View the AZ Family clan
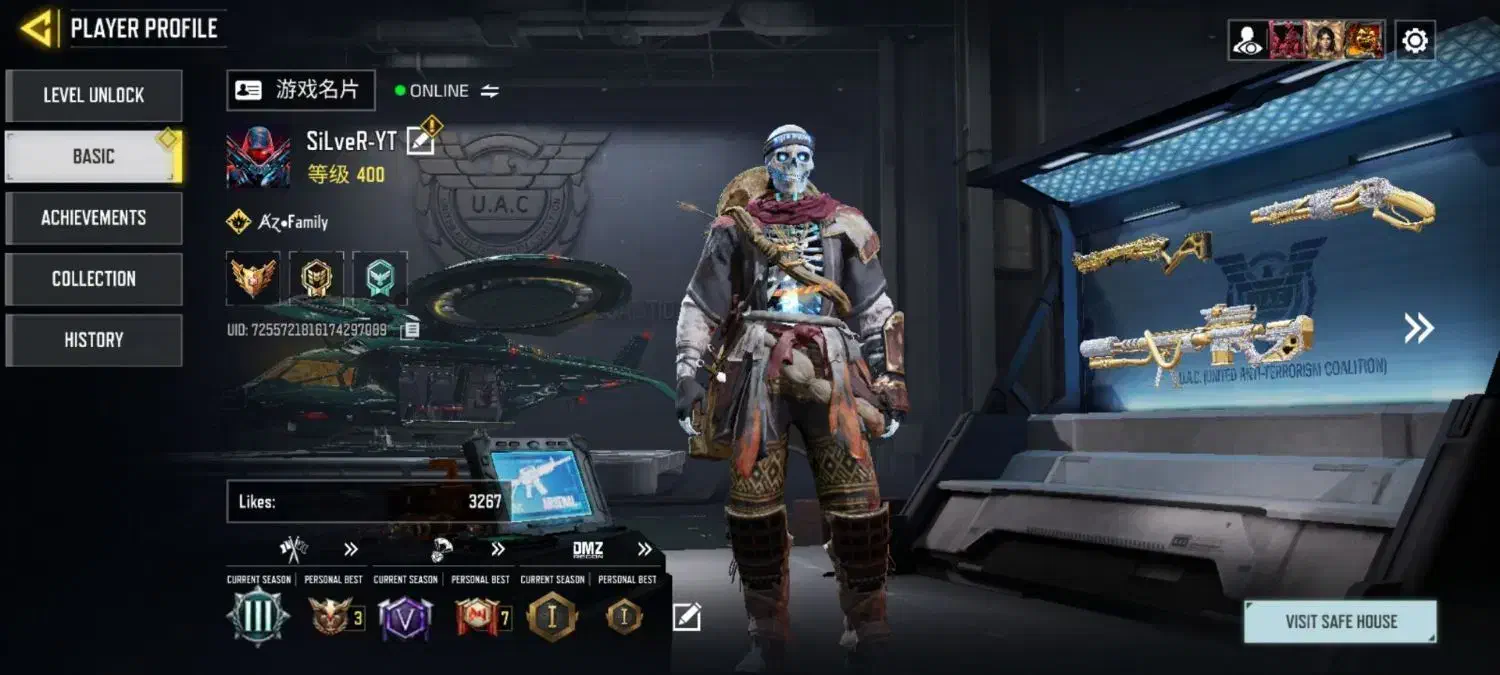 pyautogui.click(x=278, y=222)
